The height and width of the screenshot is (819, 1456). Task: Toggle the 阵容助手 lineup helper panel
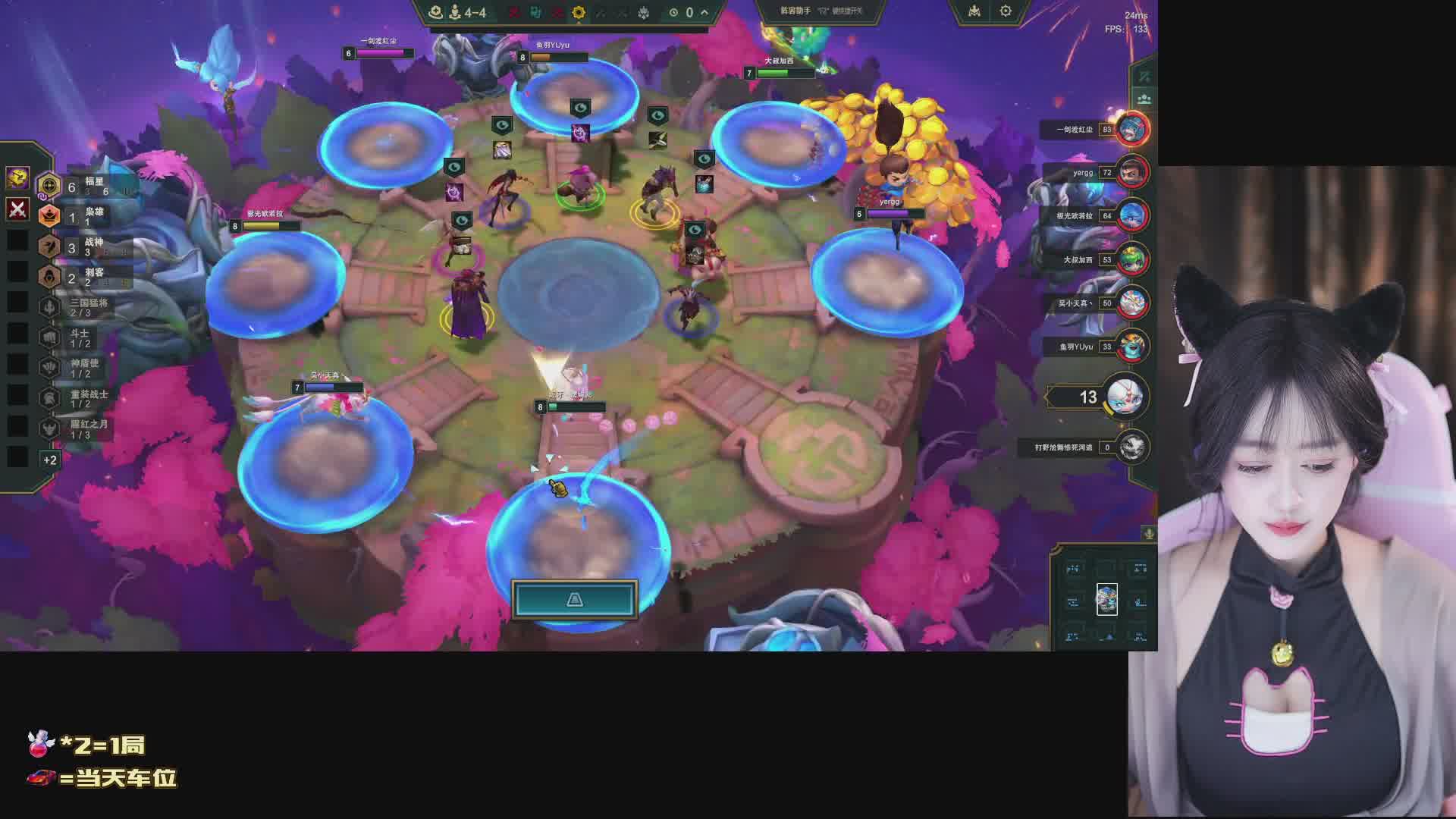coord(821,11)
